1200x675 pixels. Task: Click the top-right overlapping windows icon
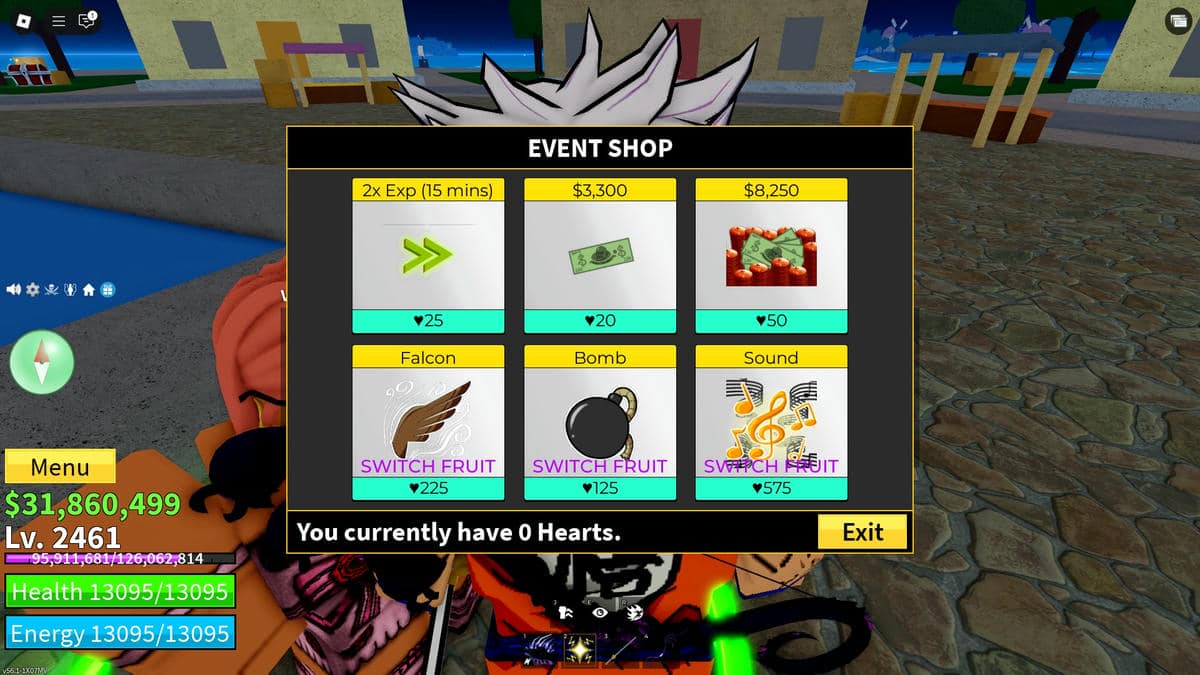click(1176, 21)
